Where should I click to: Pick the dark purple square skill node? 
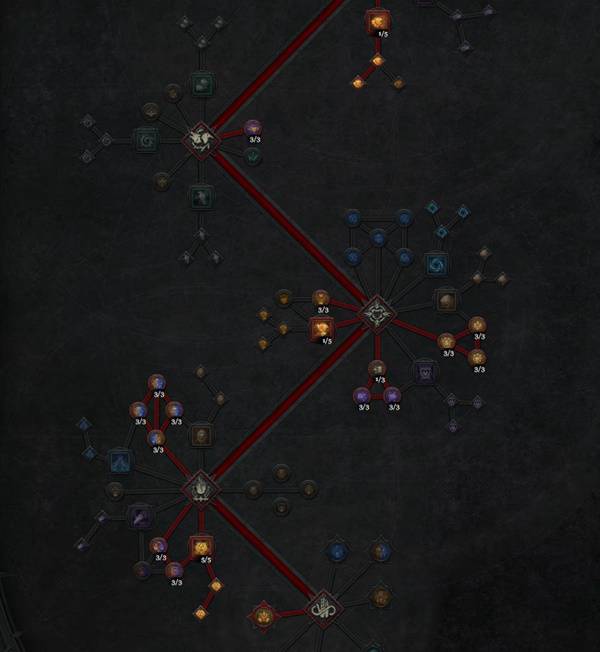(425, 372)
